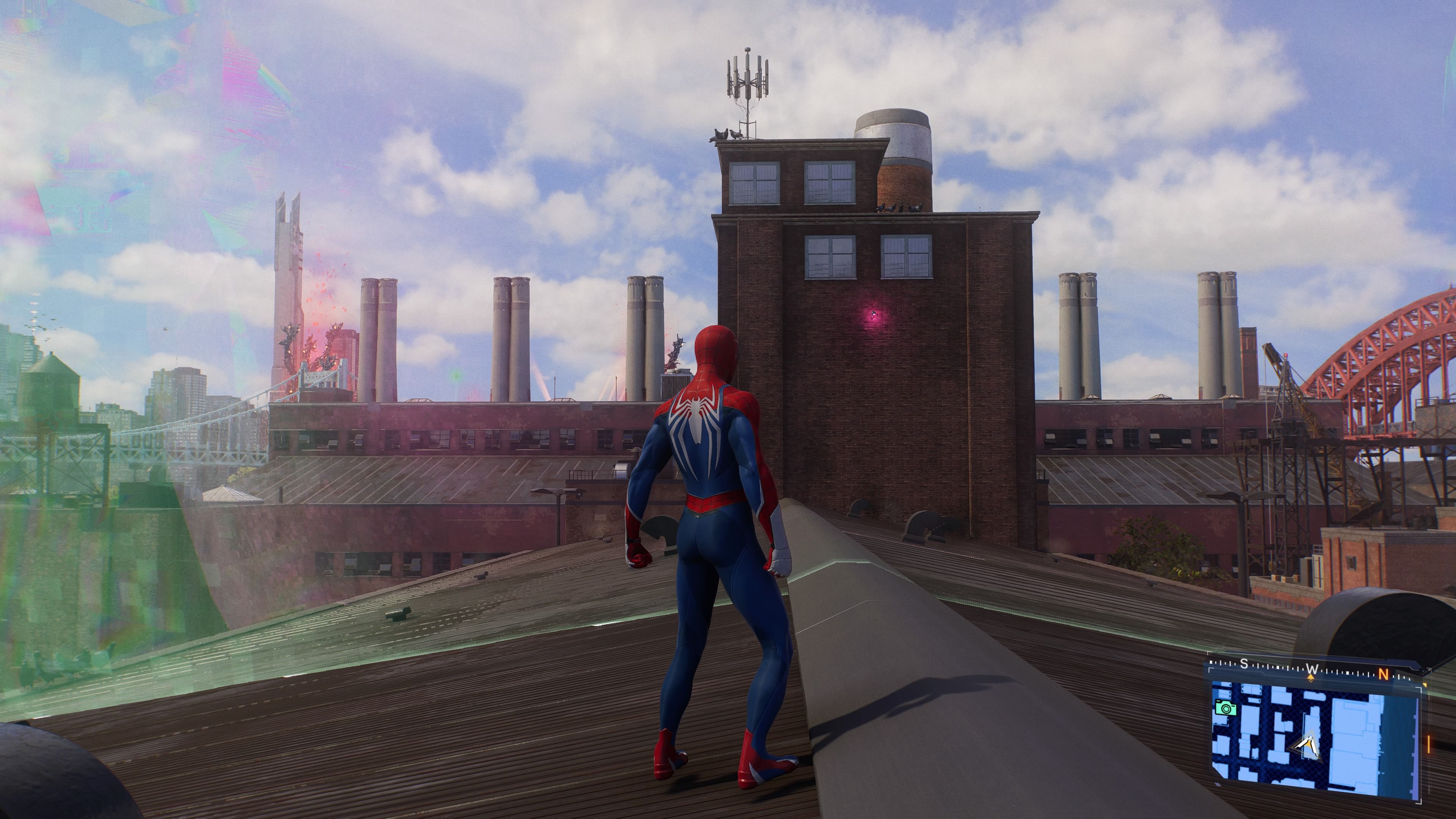Click the minimap frame bracket corner
Viewport: 1456px width, 819px height.
[1210, 669]
